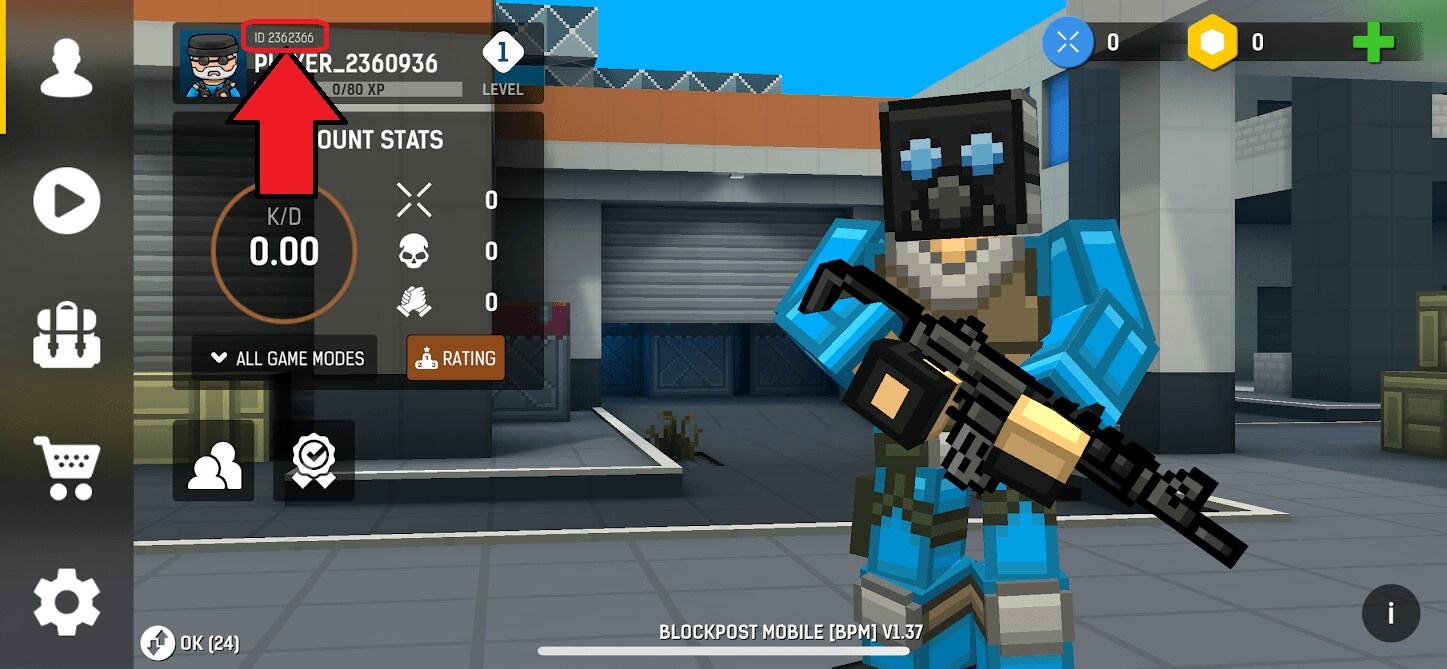The width and height of the screenshot is (1447, 669).
Task: Open the info button
Action: pyautogui.click(x=1390, y=613)
